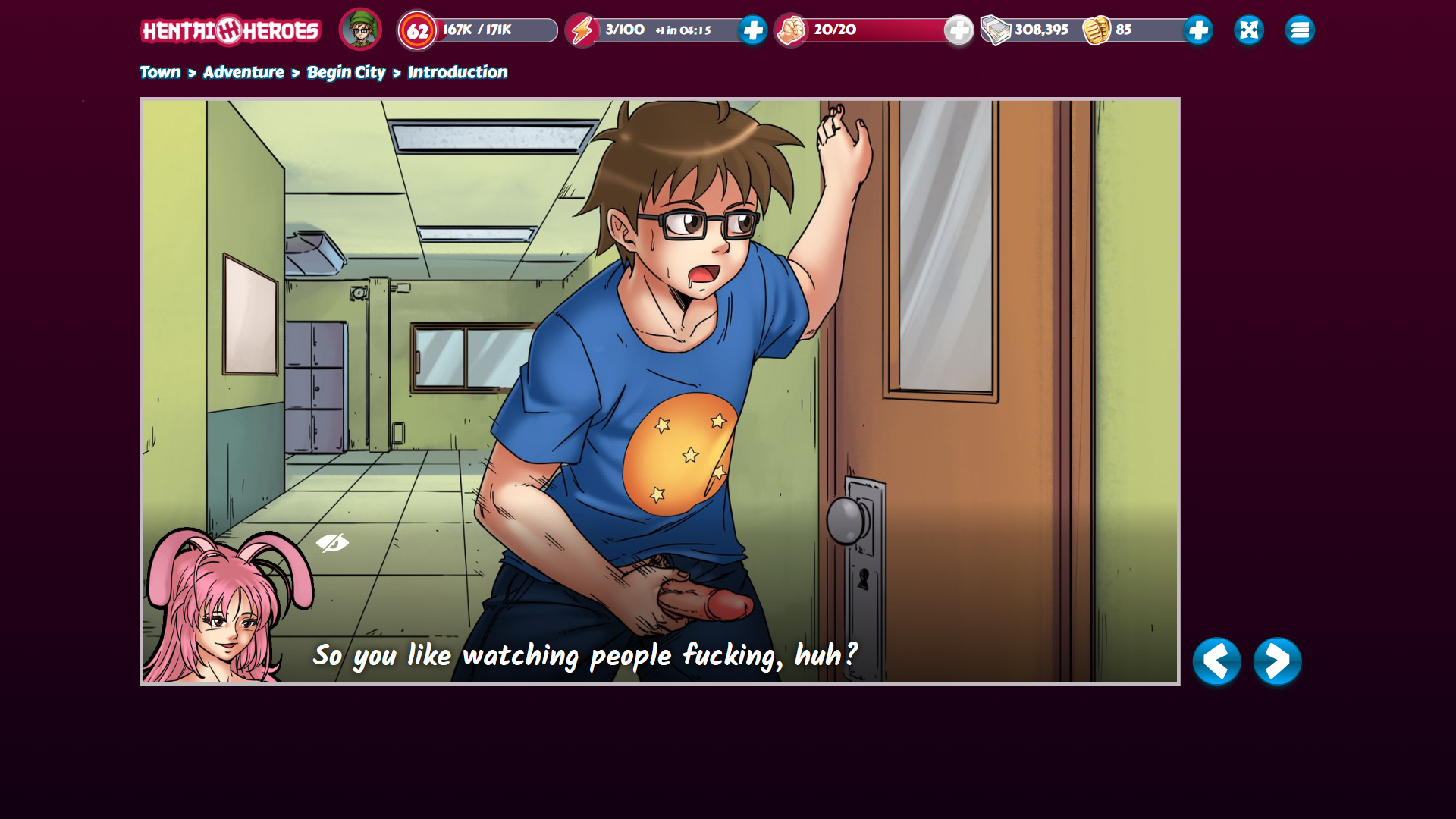Open the player avatar profile
Image resolution: width=1456 pixels, height=819 pixels.
pos(360,30)
